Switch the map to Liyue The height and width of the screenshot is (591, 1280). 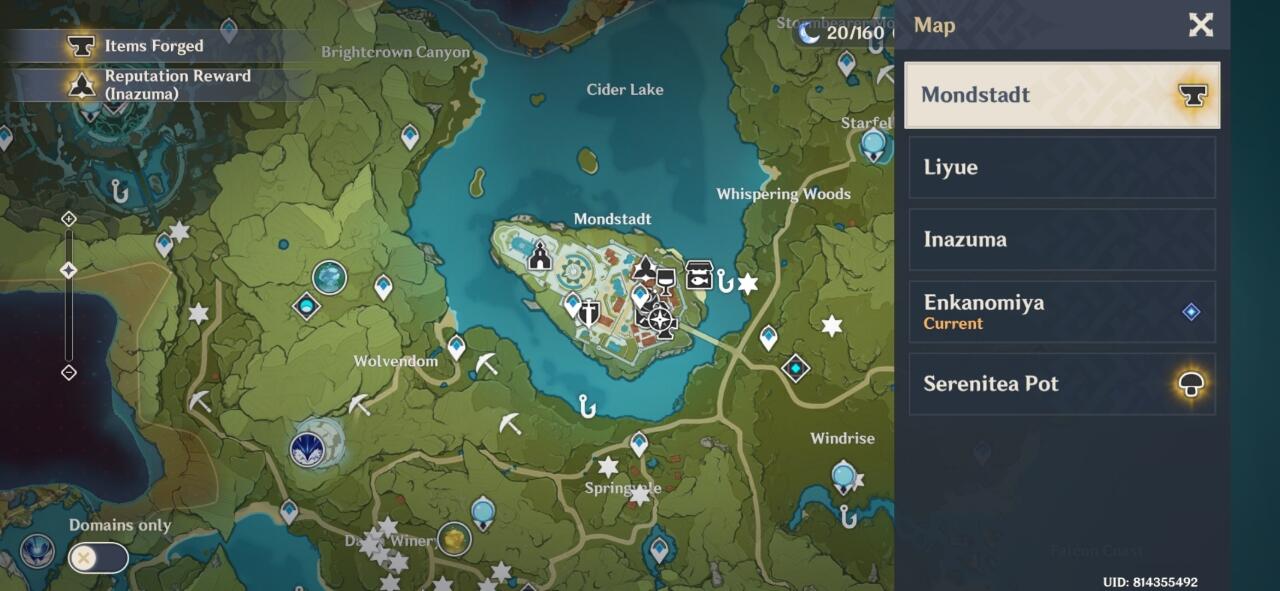tap(1062, 167)
